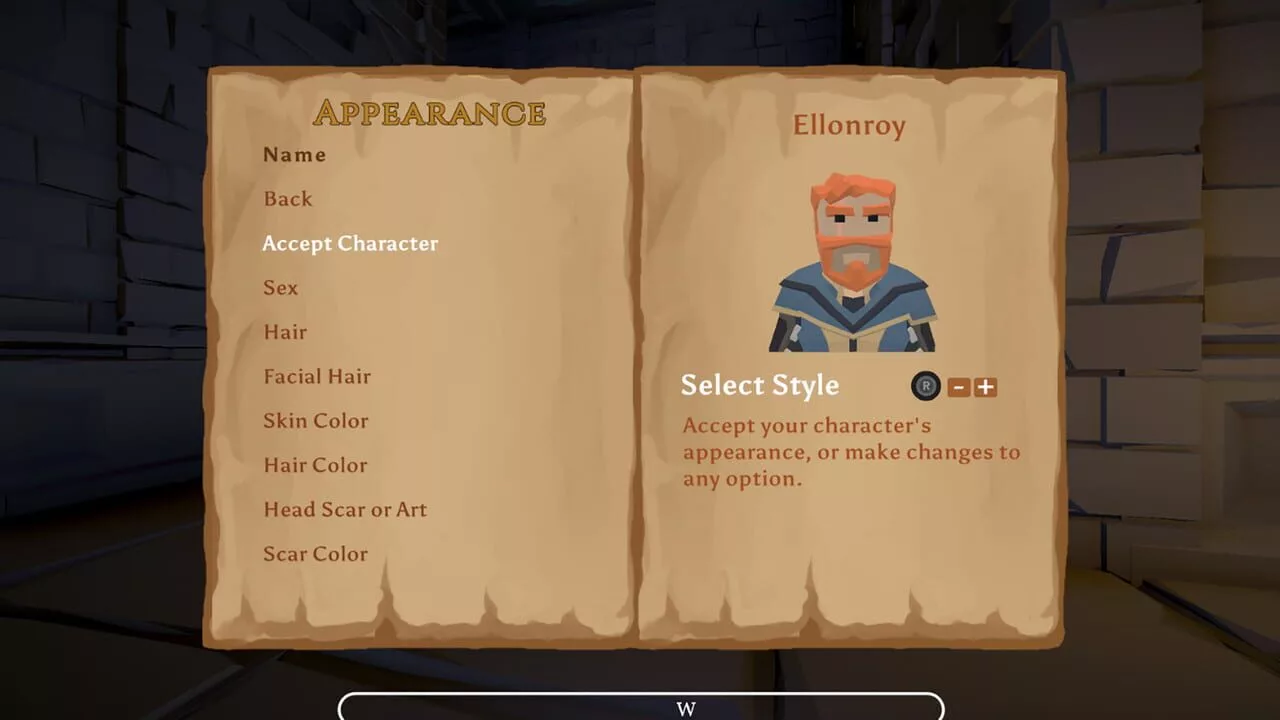
Task: Select the Name option
Action: (294, 155)
